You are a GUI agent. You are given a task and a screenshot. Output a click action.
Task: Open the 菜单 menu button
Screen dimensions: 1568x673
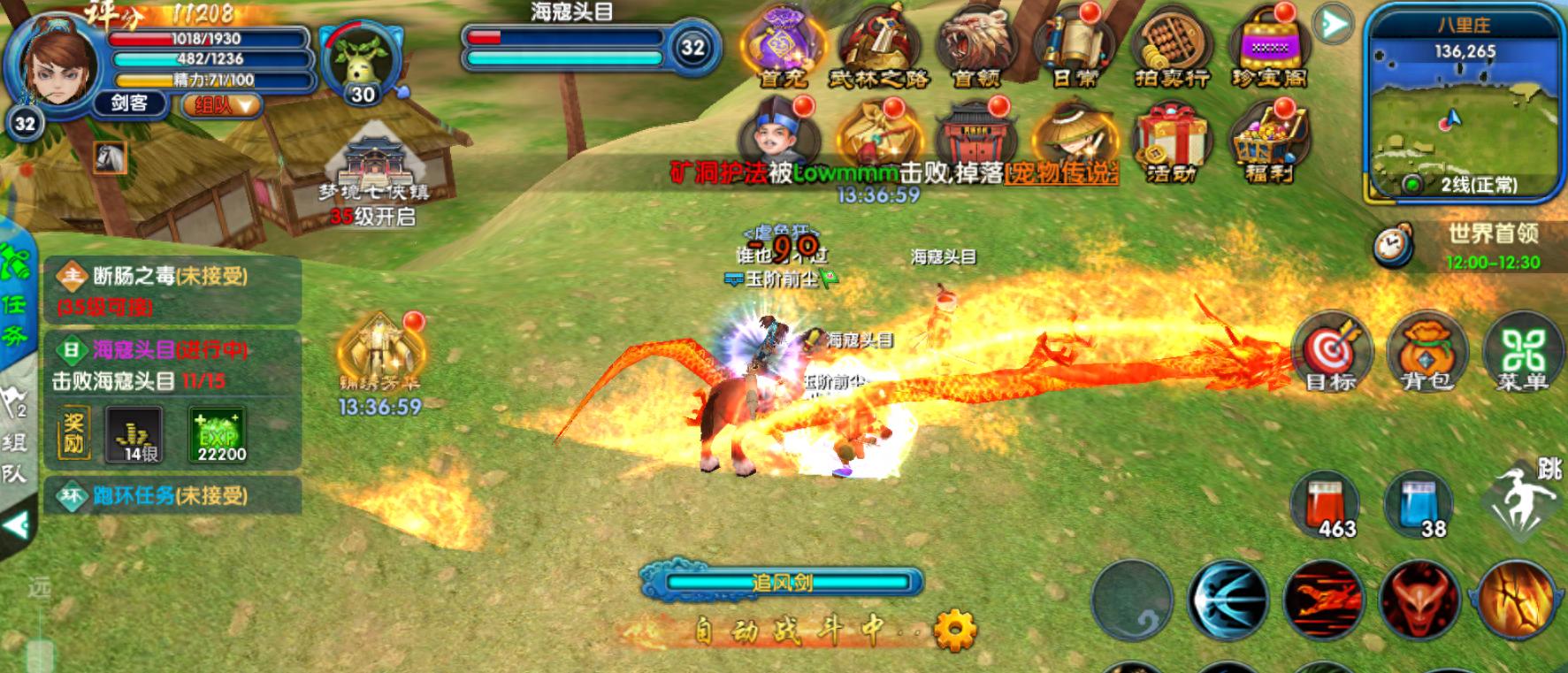tap(1522, 352)
